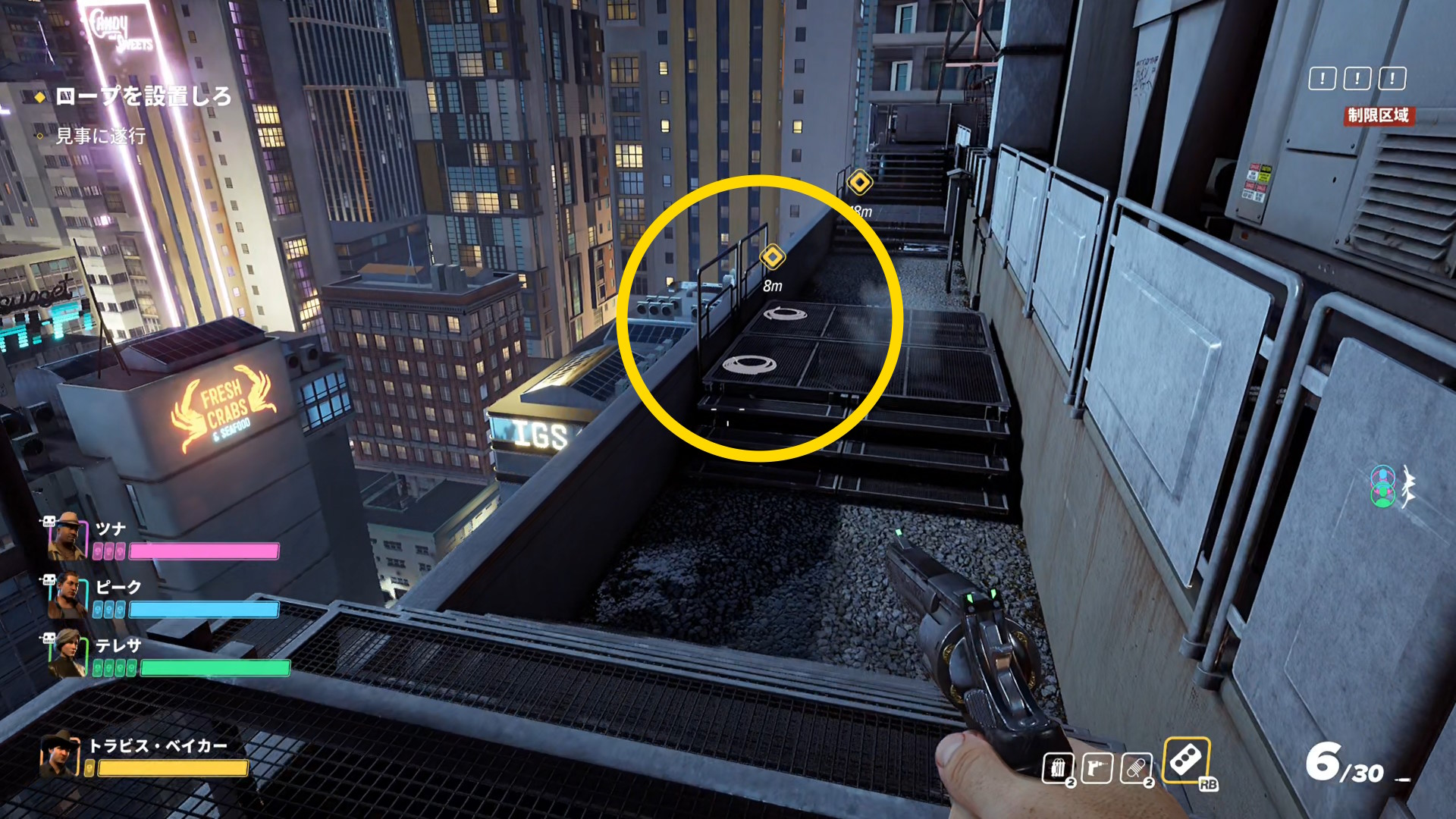This screenshot has width=1456, height=819.
Task: Click the 8m objective waypoint marker
Action: click(x=772, y=257)
